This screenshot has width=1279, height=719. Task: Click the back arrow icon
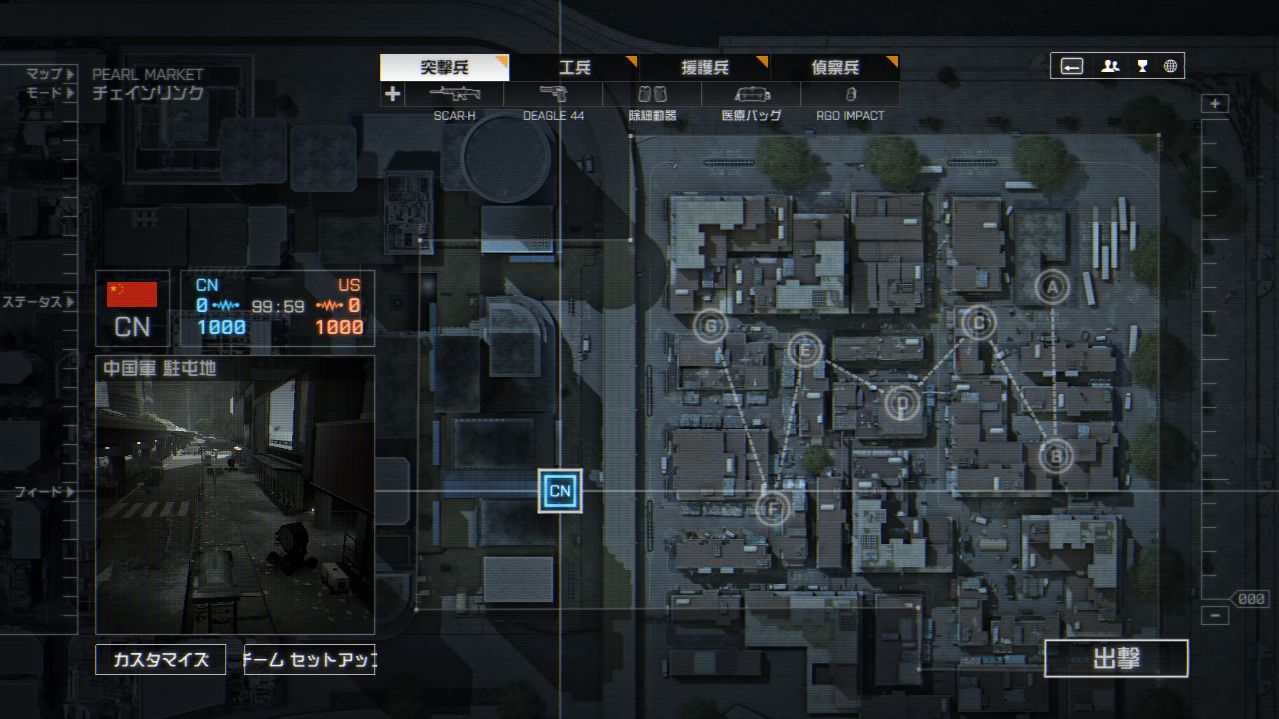tap(1072, 67)
